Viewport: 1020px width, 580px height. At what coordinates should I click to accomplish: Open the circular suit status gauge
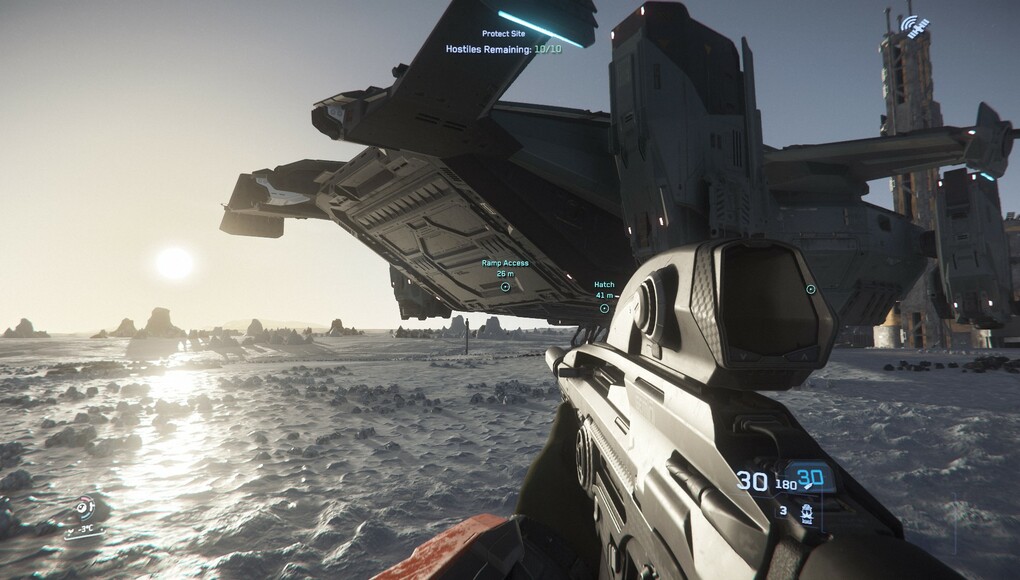tap(86, 508)
